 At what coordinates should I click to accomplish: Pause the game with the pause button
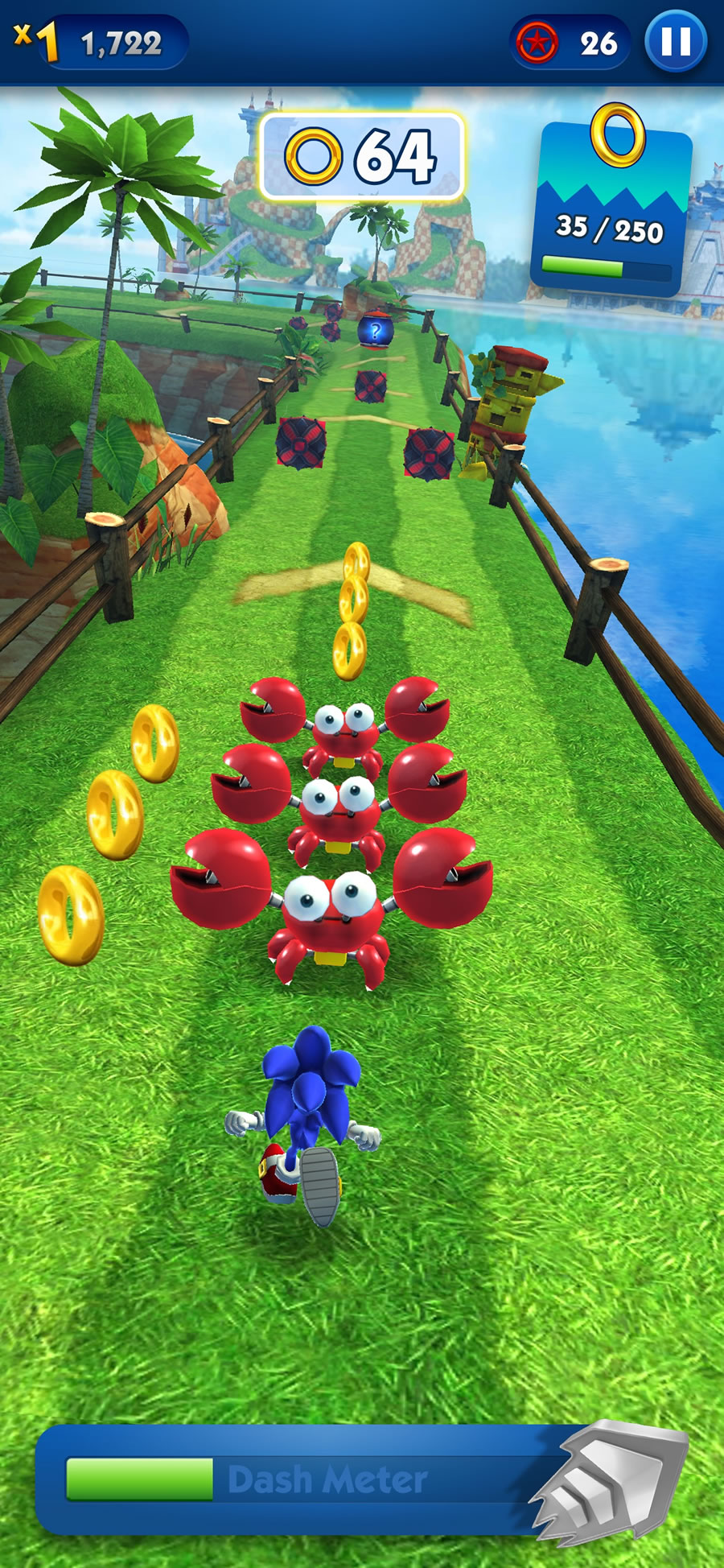[676, 42]
